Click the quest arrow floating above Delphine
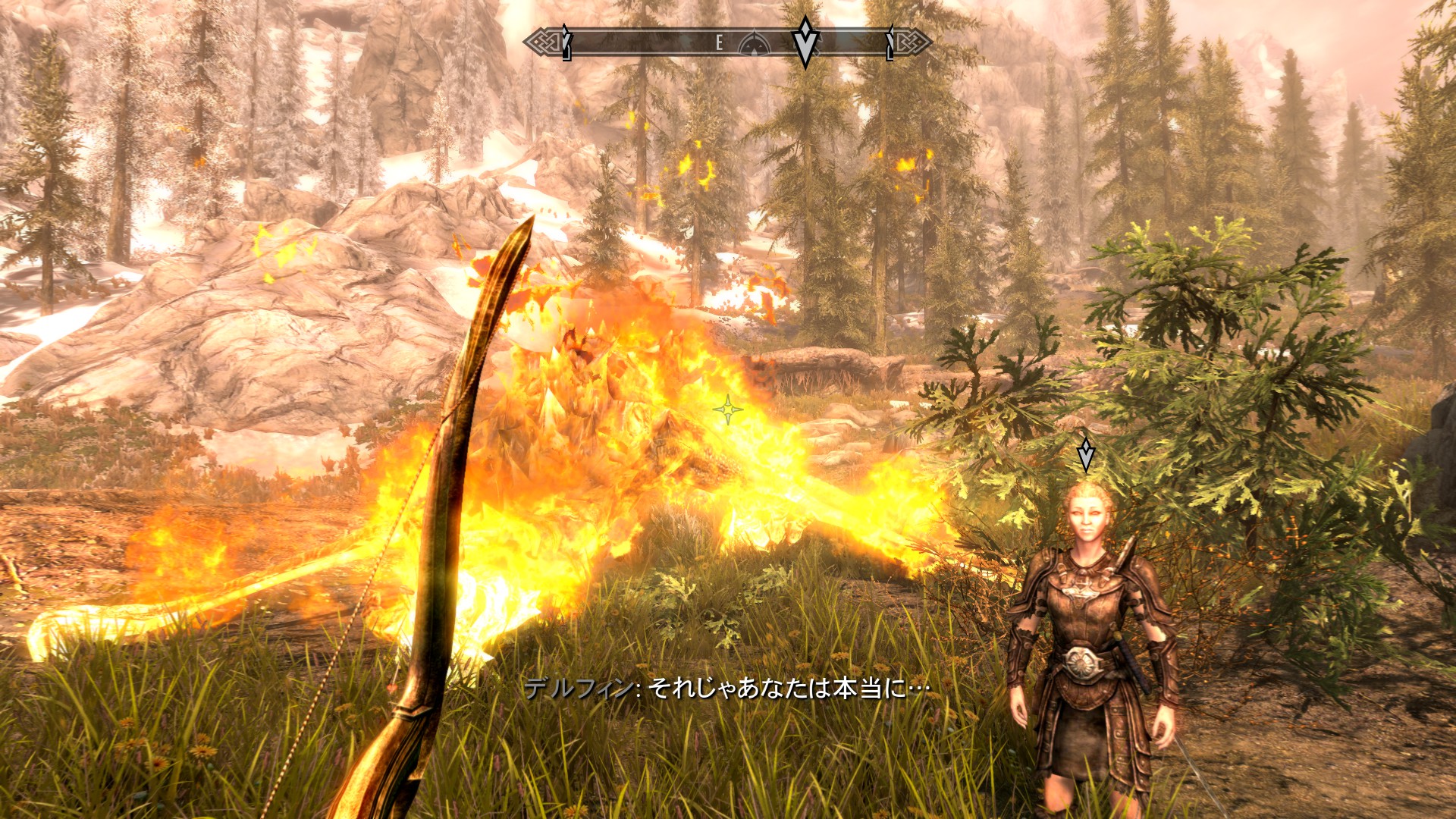The width and height of the screenshot is (1456, 819). (1086, 454)
